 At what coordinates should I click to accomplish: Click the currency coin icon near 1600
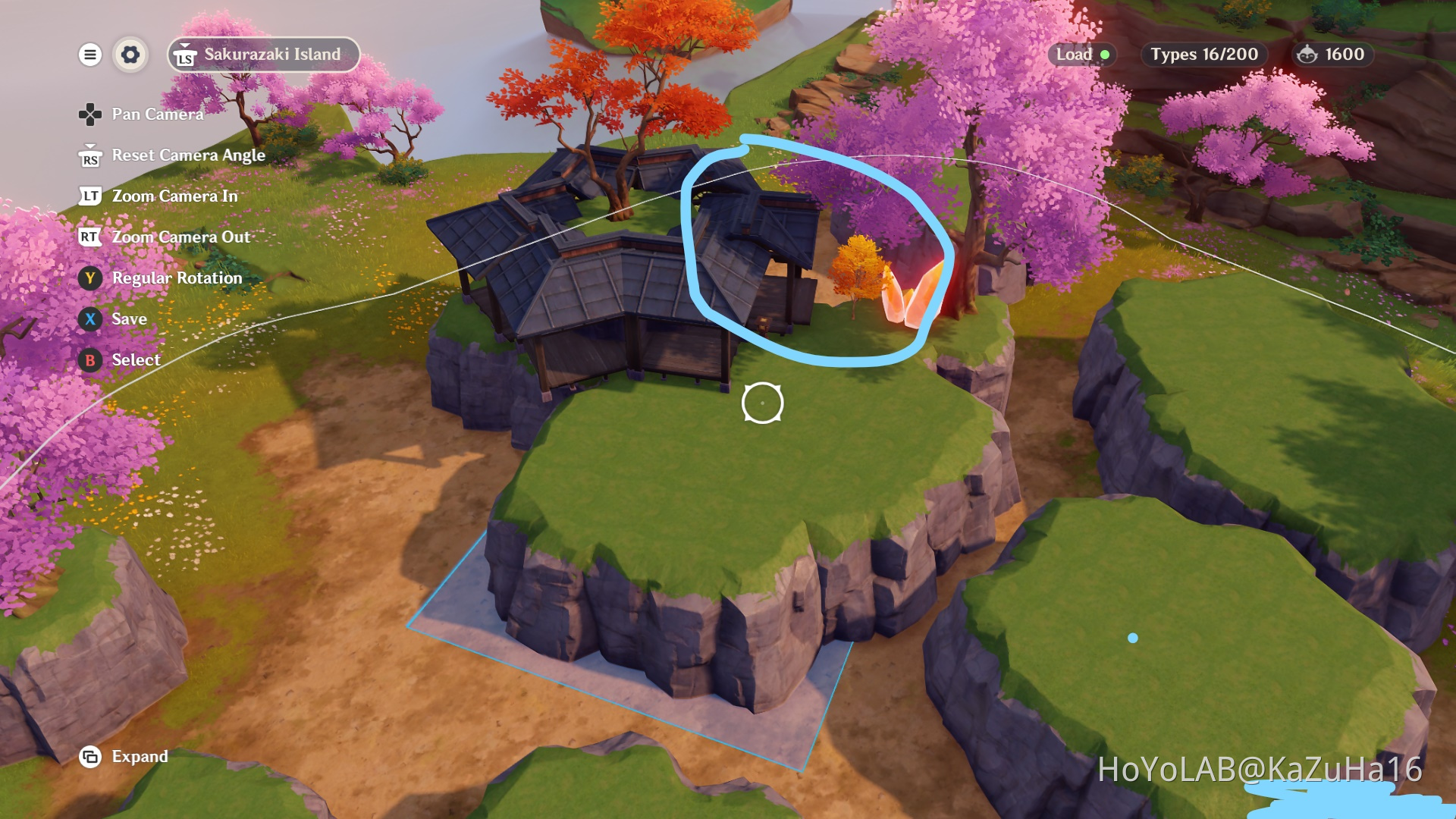click(1305, 54)
